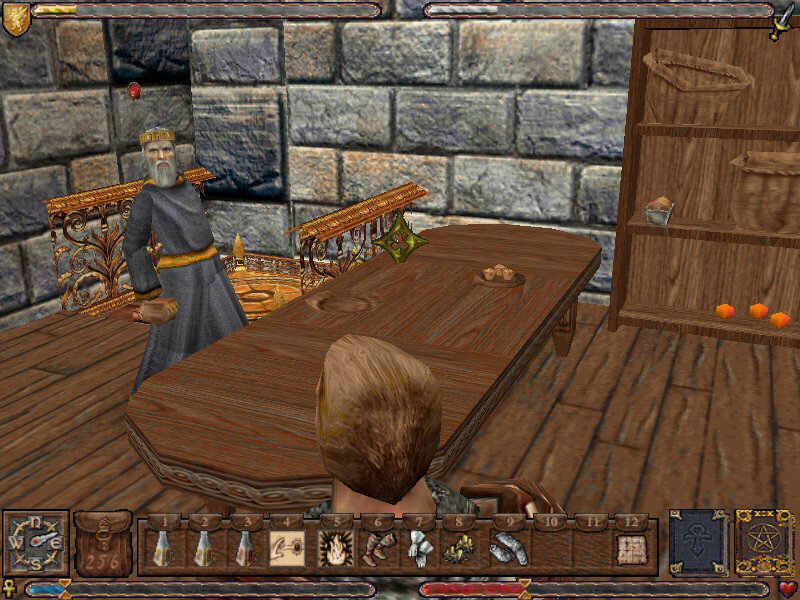Select the leather boots in slot 6
Viewport: 800px width, 600px height.
tap(378, 548)
